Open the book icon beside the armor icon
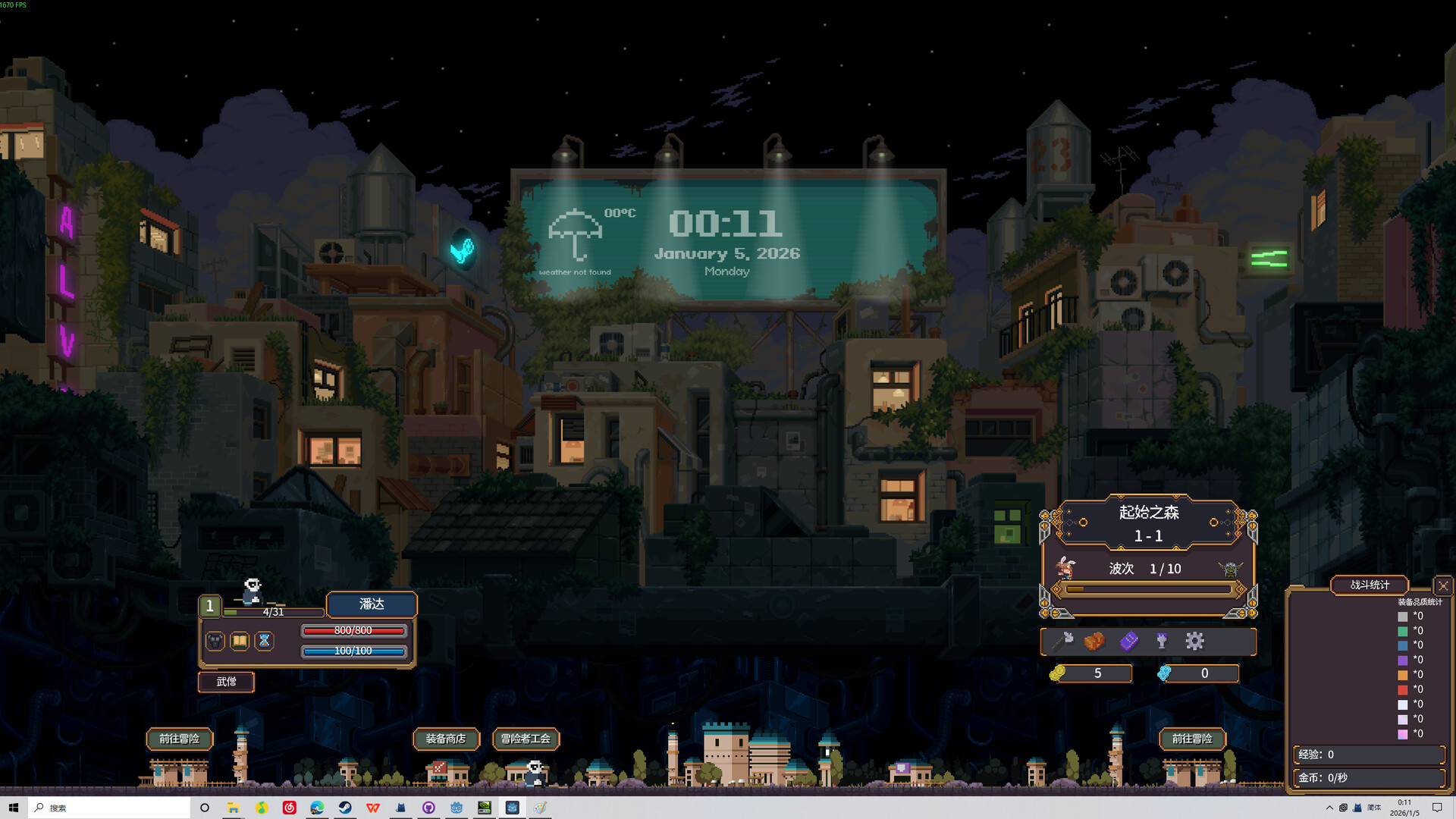 [240, 641]
